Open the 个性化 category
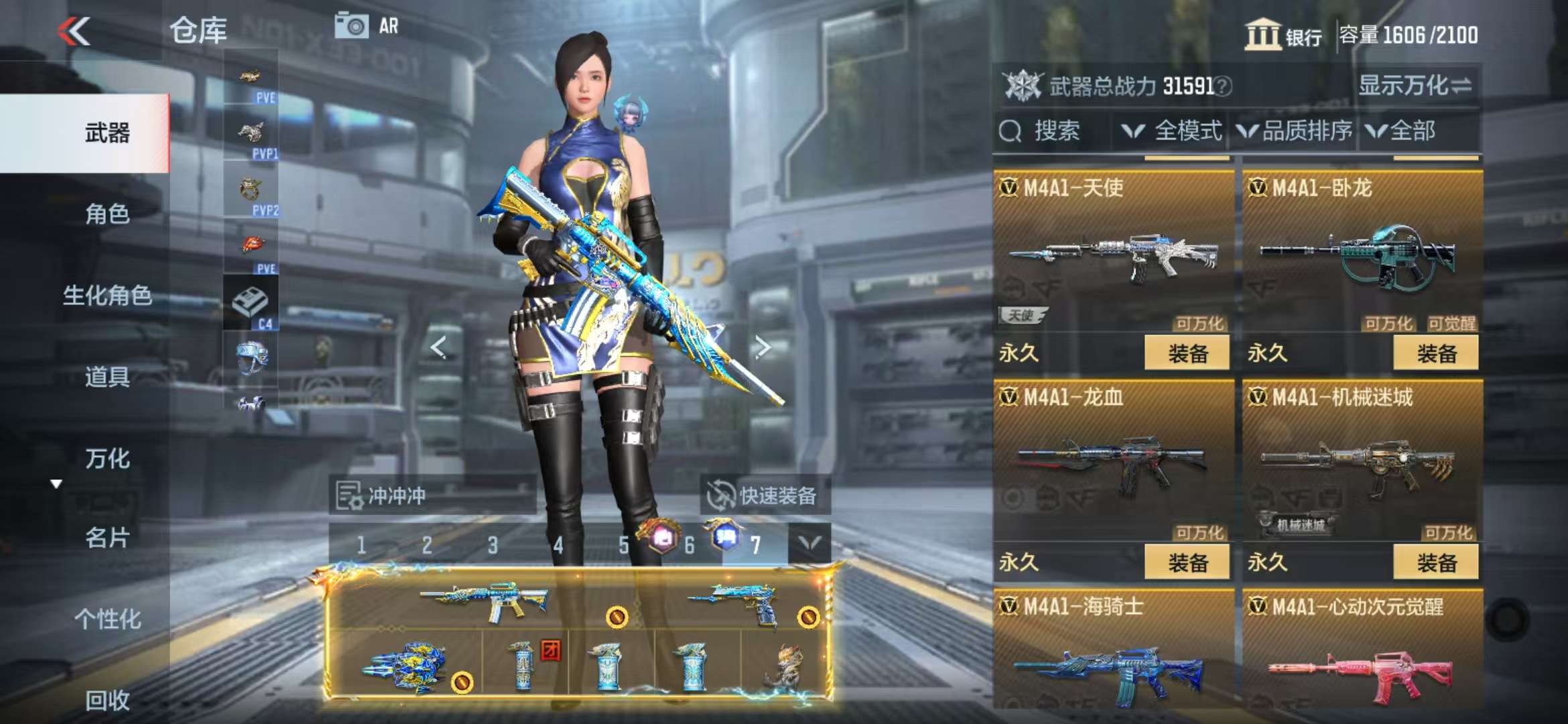 [x=107, y=619]
